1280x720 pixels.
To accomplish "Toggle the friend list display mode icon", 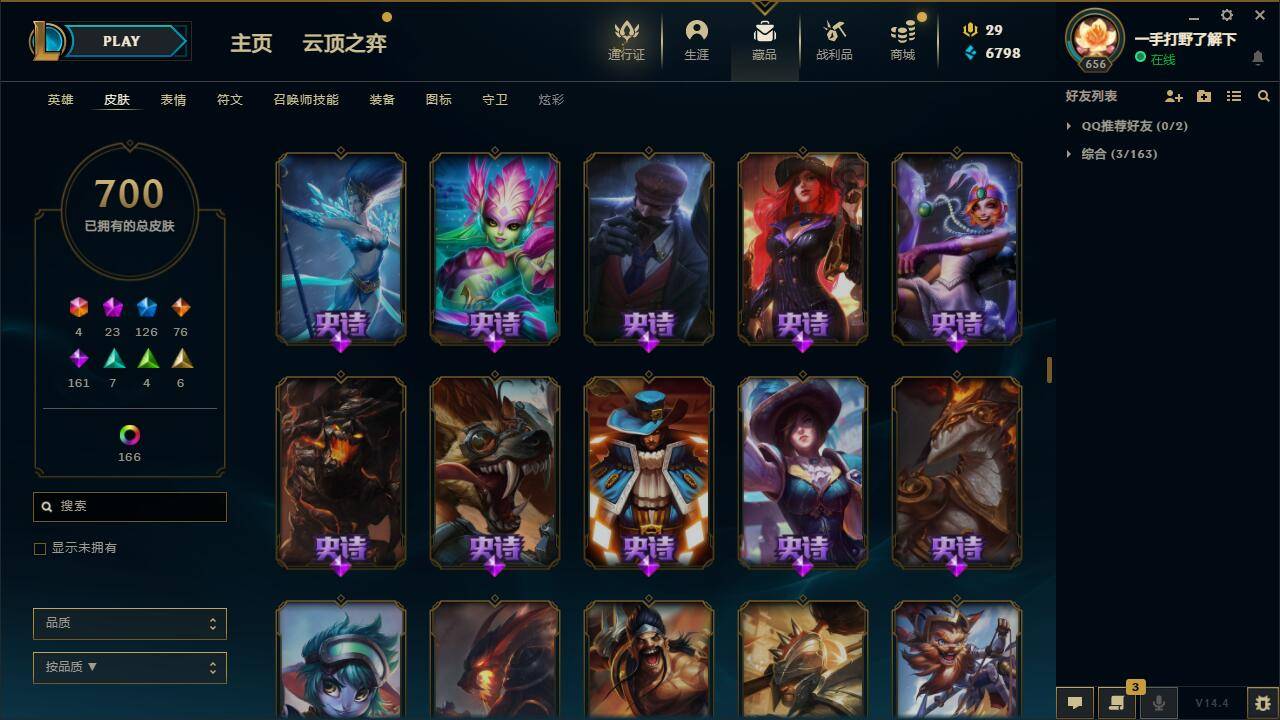I will coord(1234,96).
